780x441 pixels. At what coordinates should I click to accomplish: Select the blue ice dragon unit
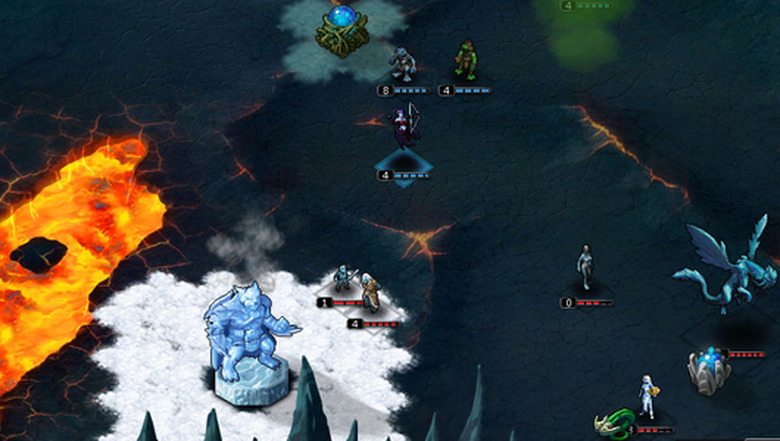[727, 266]
